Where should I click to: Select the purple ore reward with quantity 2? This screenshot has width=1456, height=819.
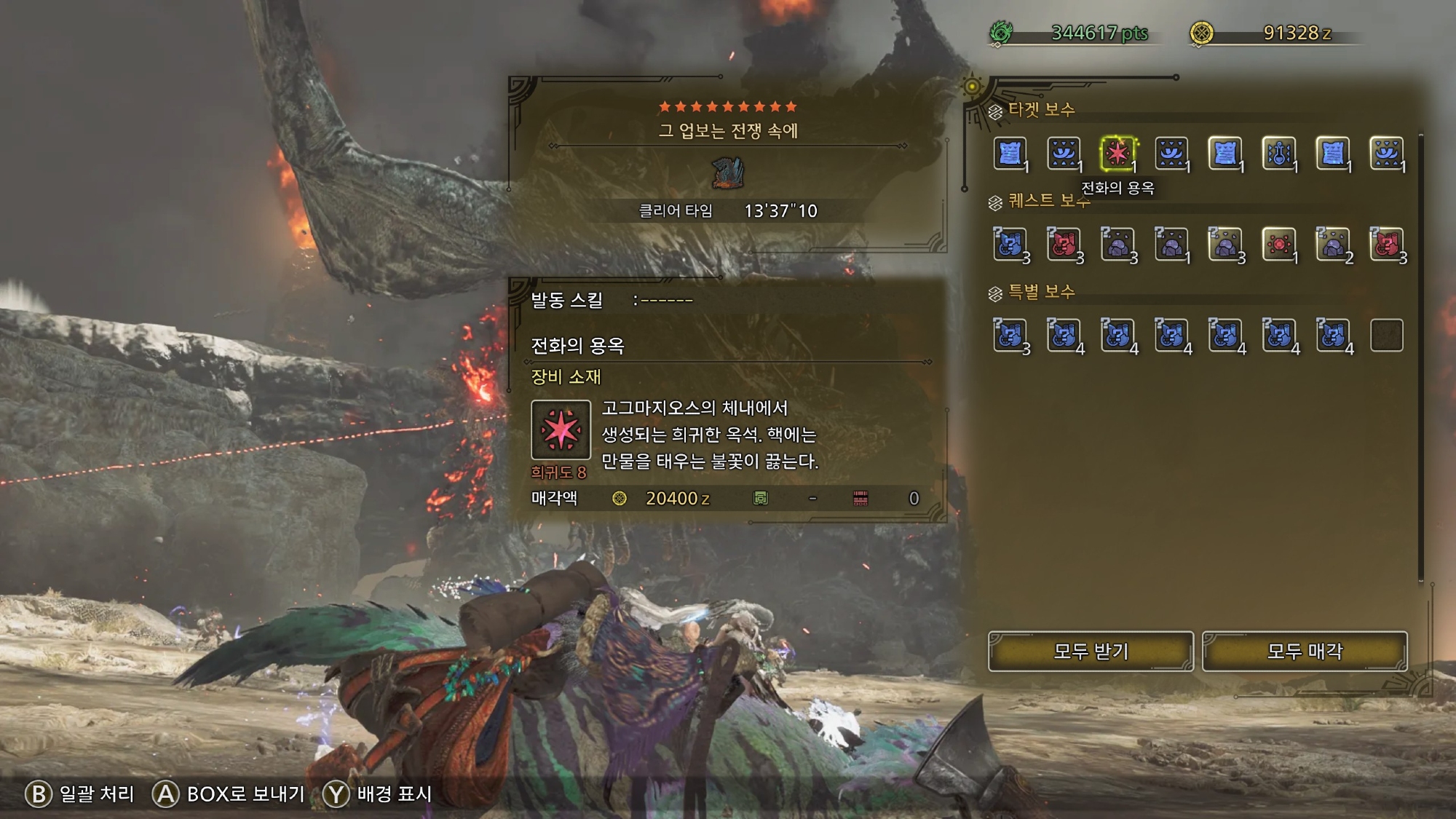[x=1333, y=245]
